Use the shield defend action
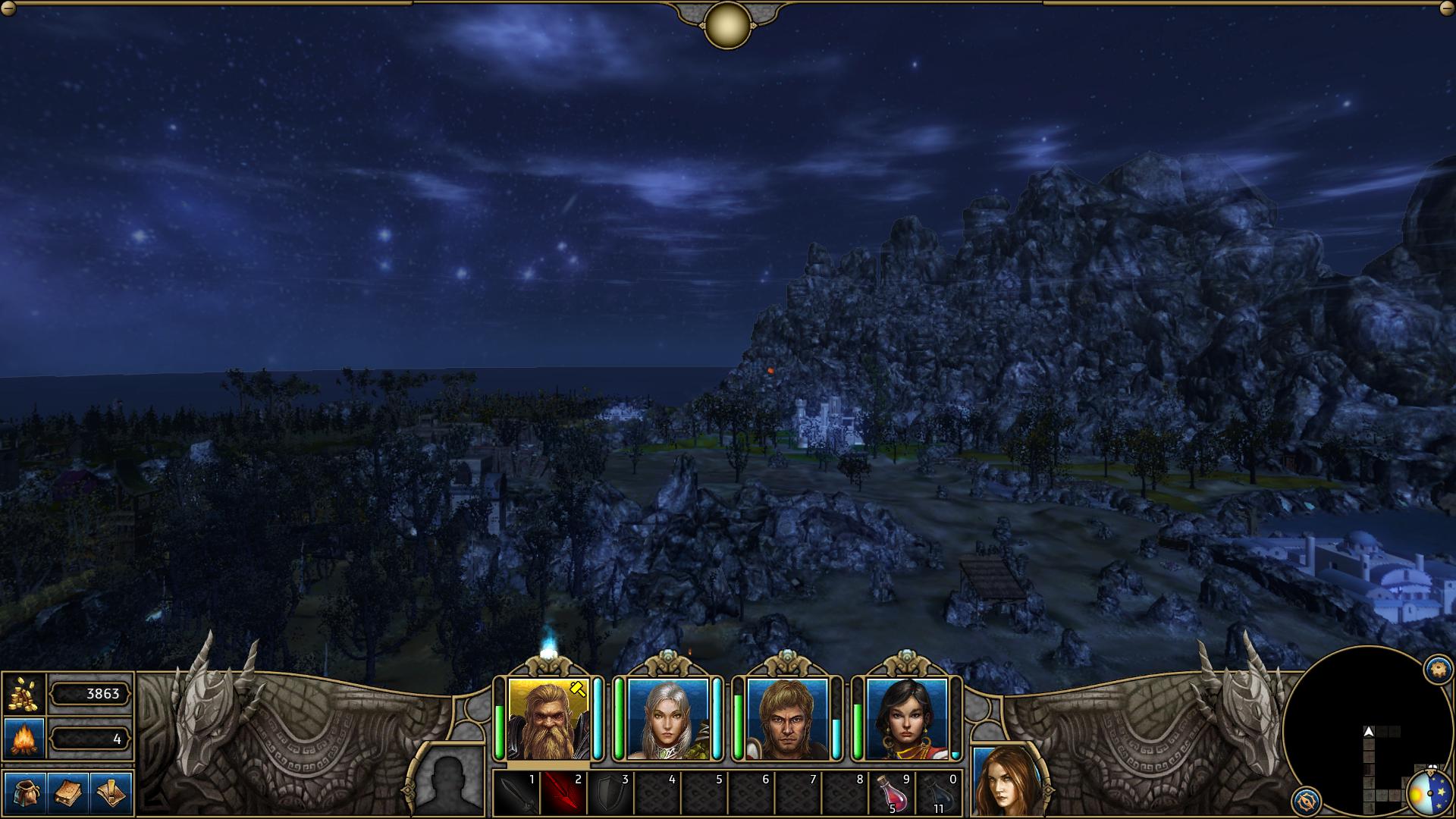This screenshot has height=819, width=1456. (610, 794)
